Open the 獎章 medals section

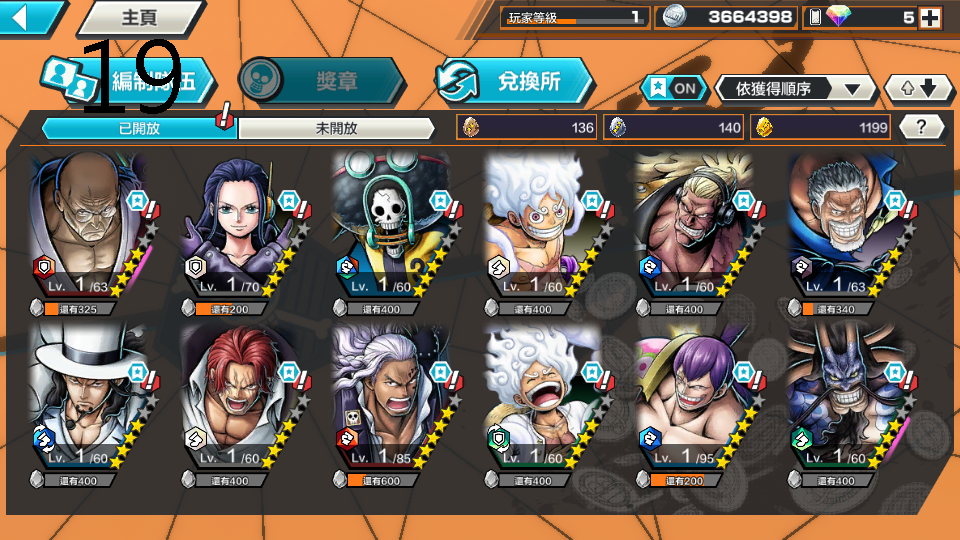pos(322,80)
